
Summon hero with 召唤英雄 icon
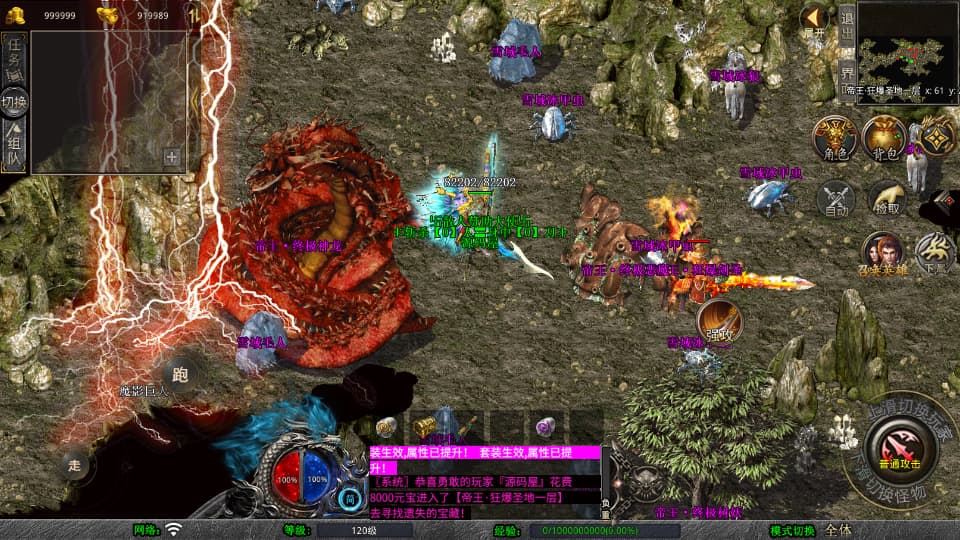883,255
